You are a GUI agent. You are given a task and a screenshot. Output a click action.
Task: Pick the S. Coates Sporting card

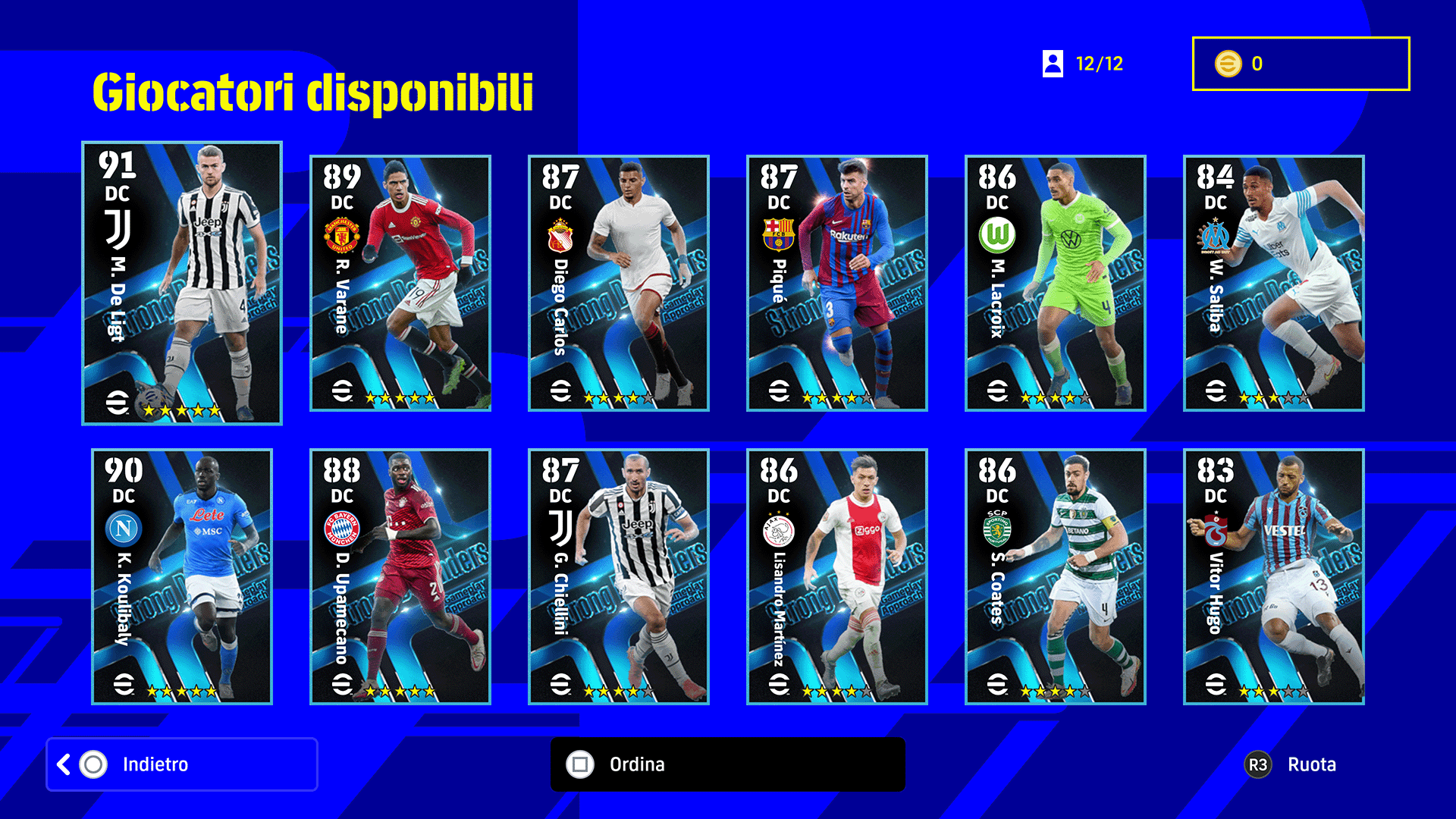(x=1056, y=576)
